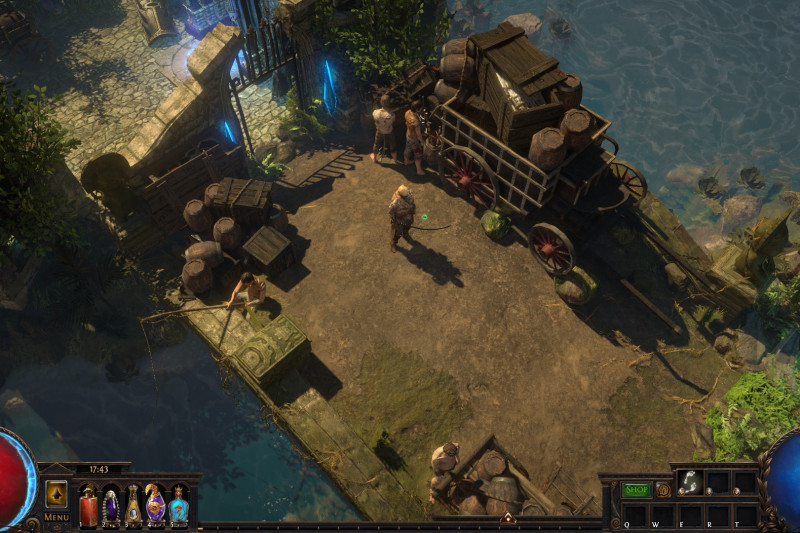Image resolution: width=800 pixels, height=533 pixels.
Task: Select the slim golden flask
Action: pyautogui.click(x=133, y=505)
